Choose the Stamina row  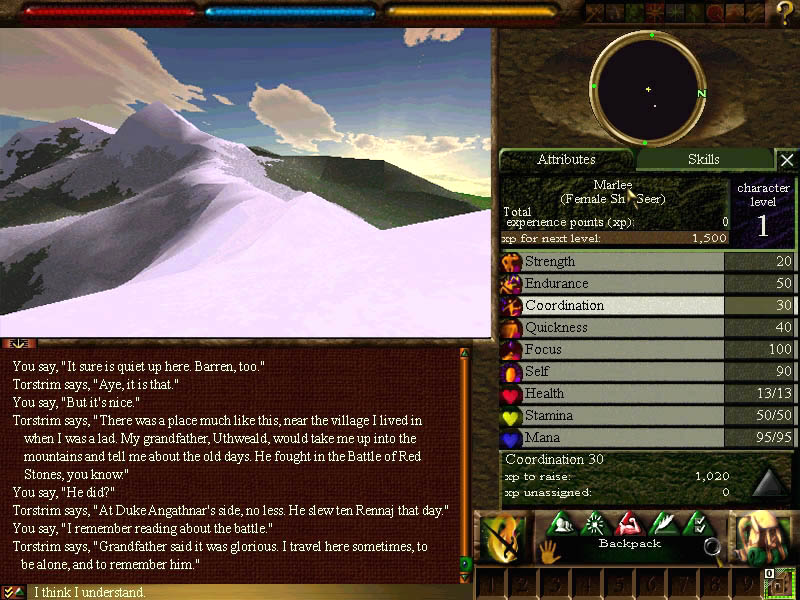tap(612, 416)
